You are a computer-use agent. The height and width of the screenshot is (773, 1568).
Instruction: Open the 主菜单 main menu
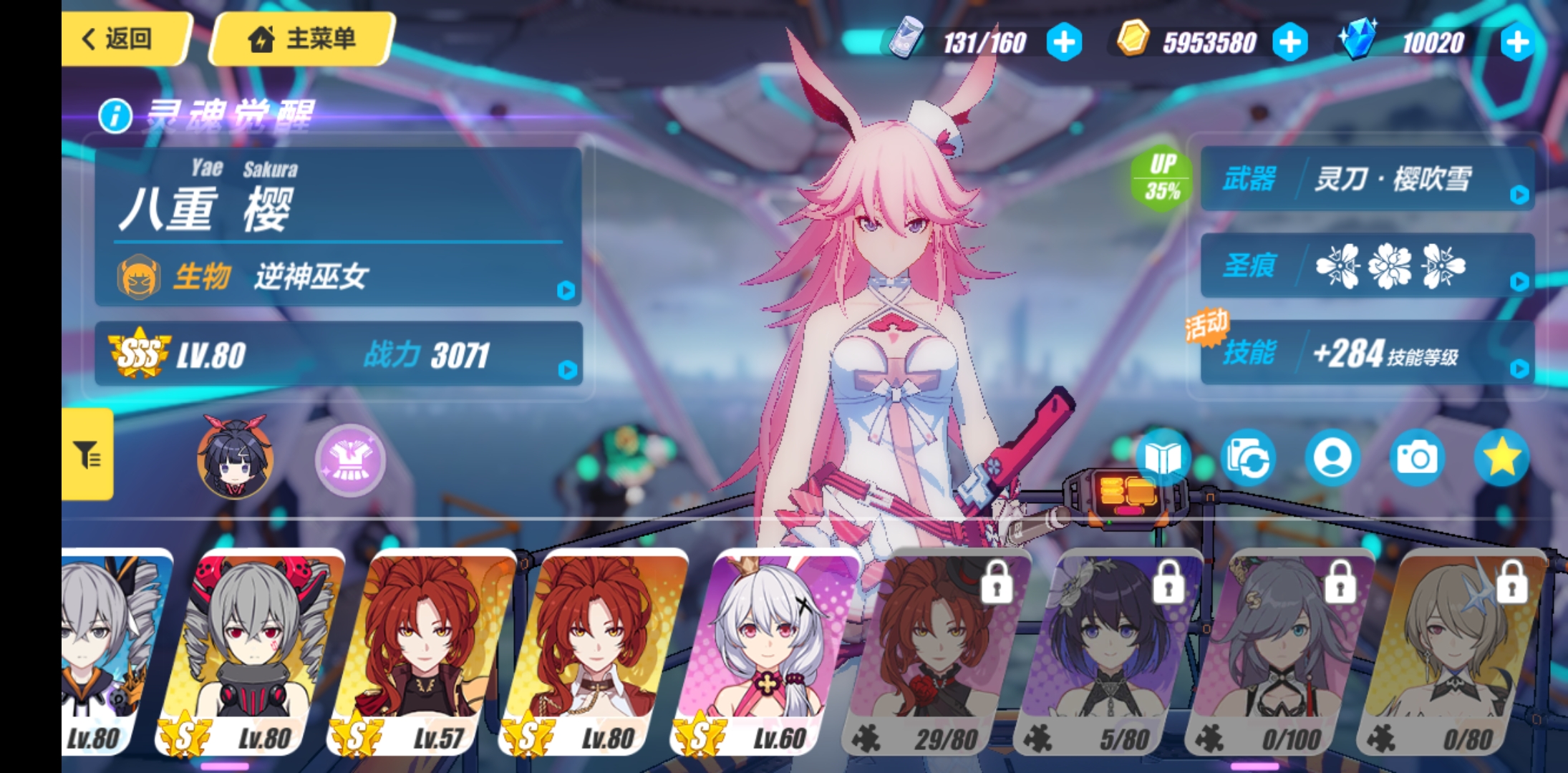pyautogui.click(x=301, y=39)
